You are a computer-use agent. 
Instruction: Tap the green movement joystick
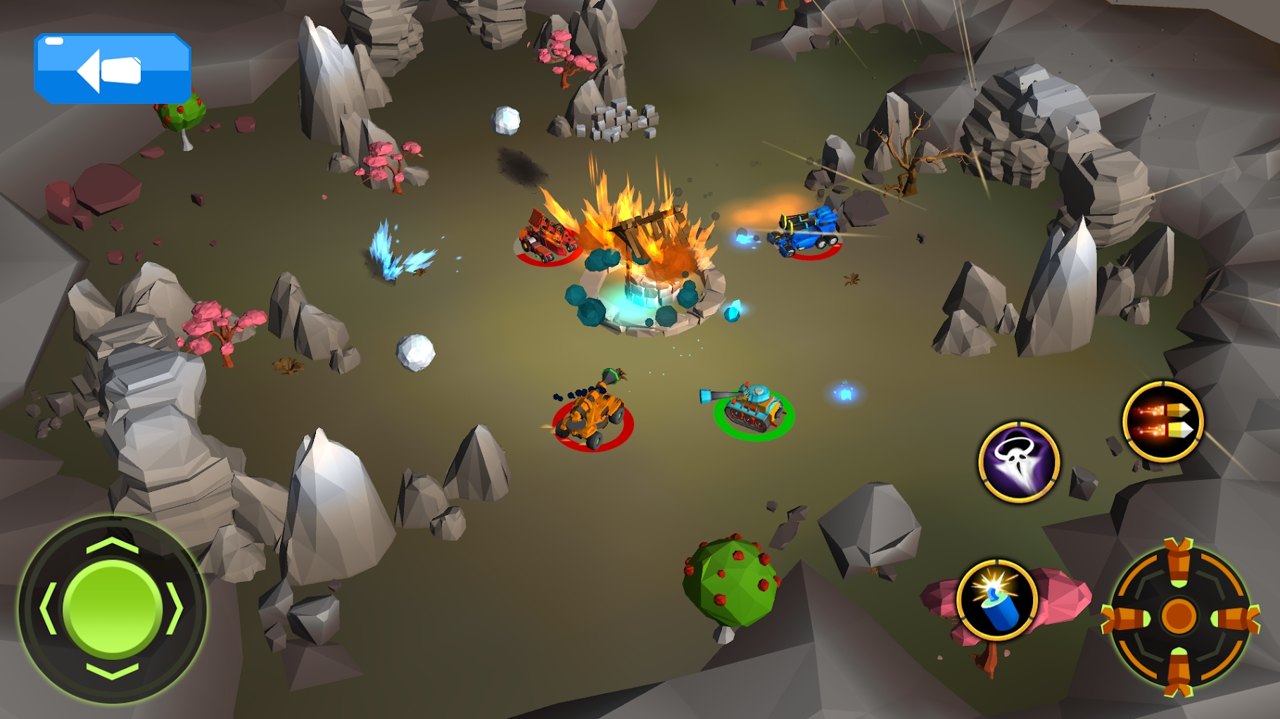click(x=112, y=608)
